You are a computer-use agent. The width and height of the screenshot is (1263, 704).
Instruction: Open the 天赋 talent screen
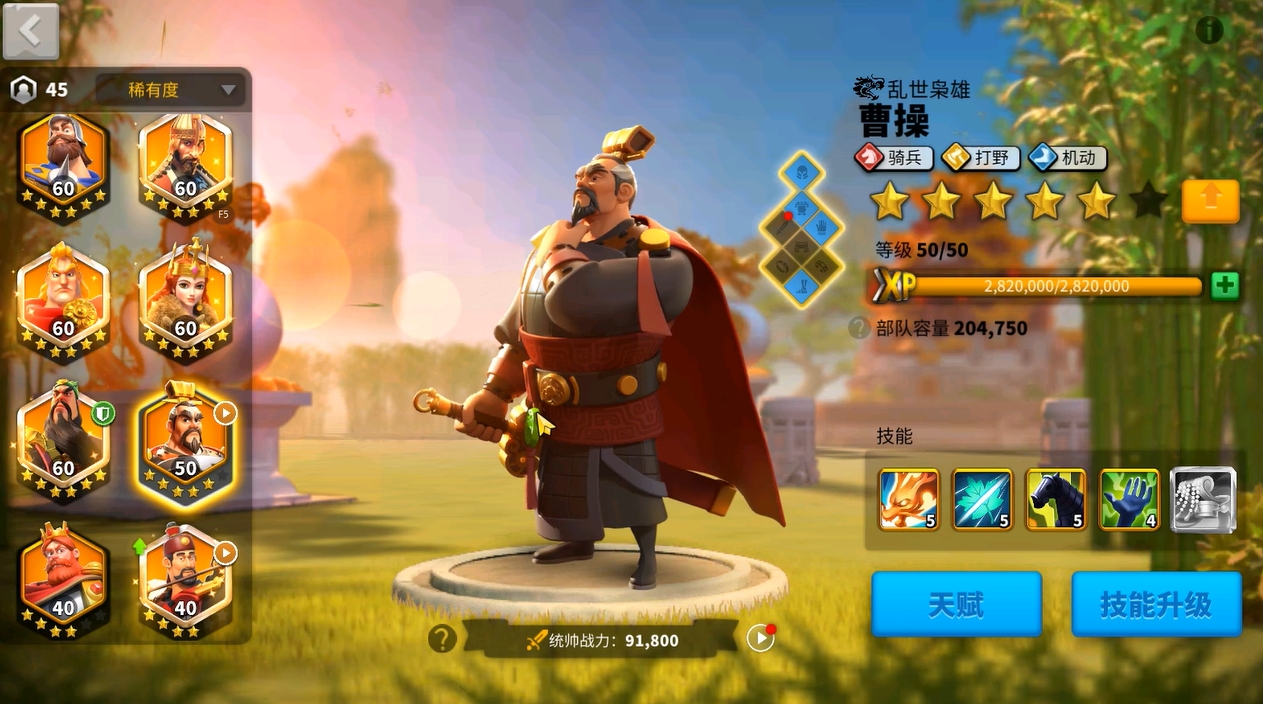point(956,604)
